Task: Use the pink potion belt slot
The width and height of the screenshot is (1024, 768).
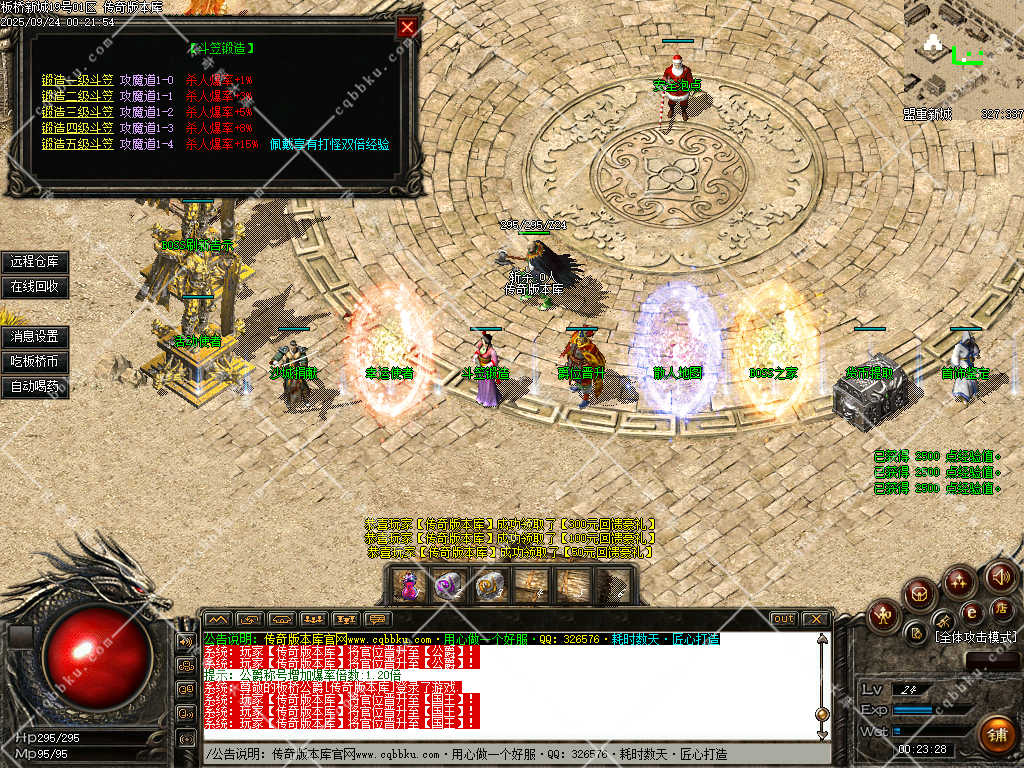Action: click(408, 585)
